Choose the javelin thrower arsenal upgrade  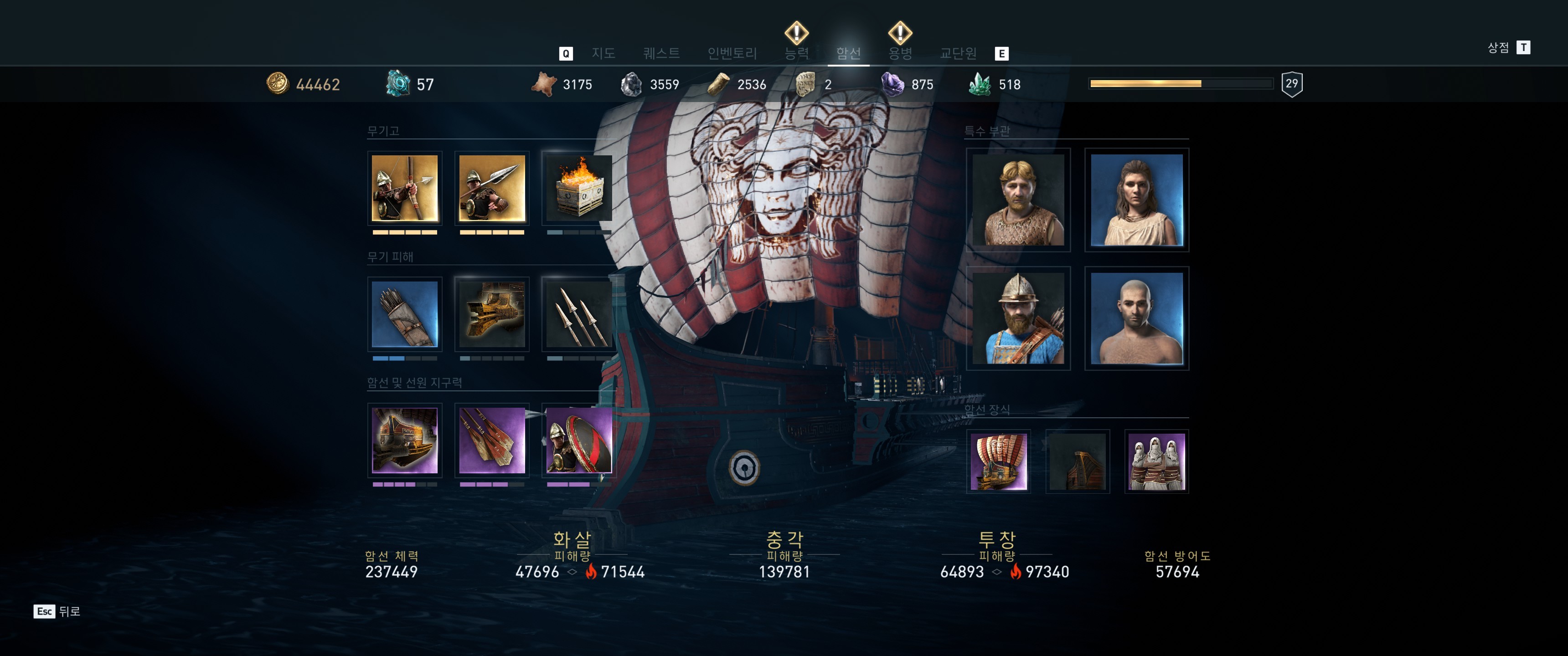coord(492,188)
